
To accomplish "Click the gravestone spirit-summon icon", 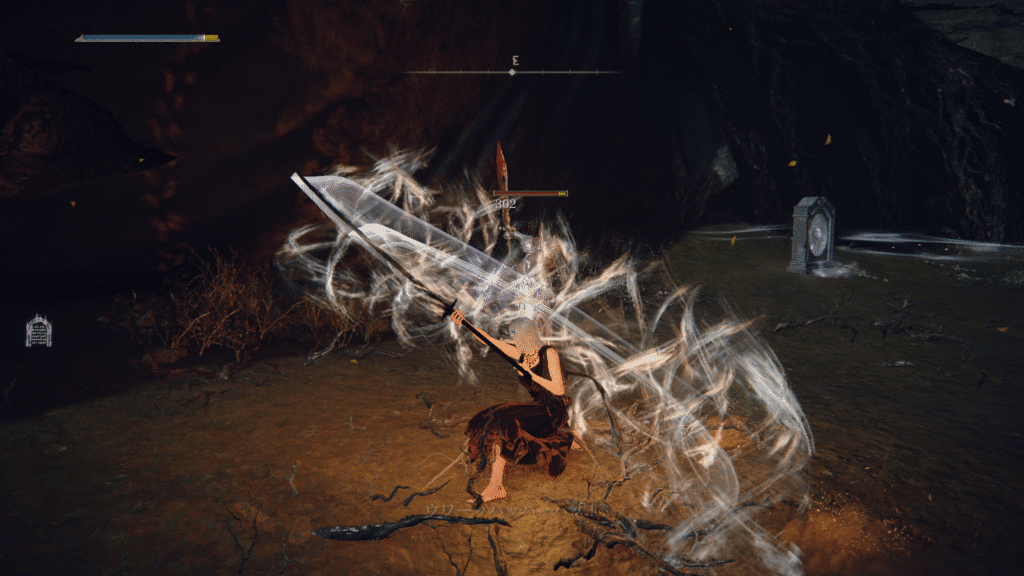I will (38, 331).
